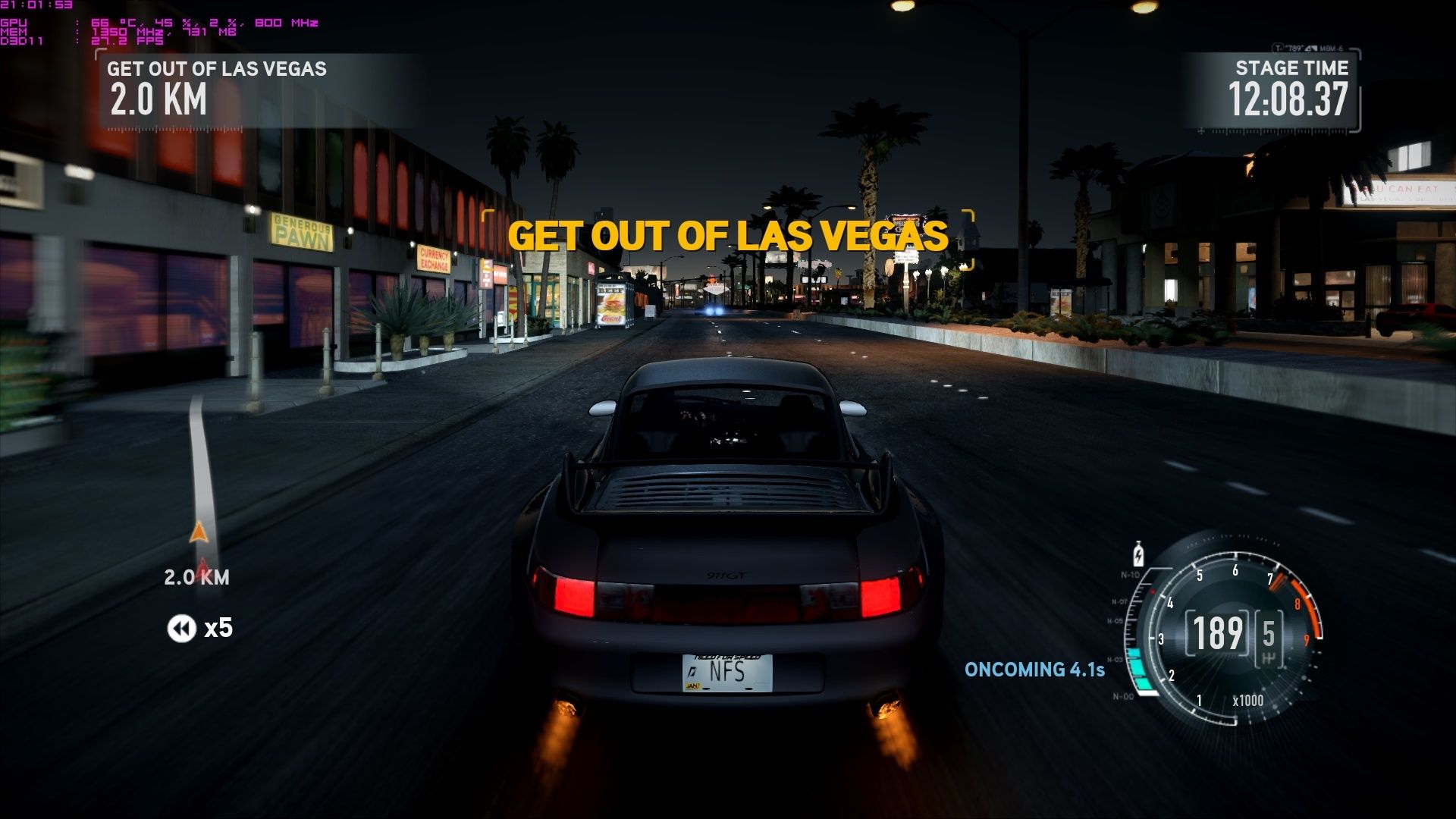Click the rewind icon showing x5

181,628
